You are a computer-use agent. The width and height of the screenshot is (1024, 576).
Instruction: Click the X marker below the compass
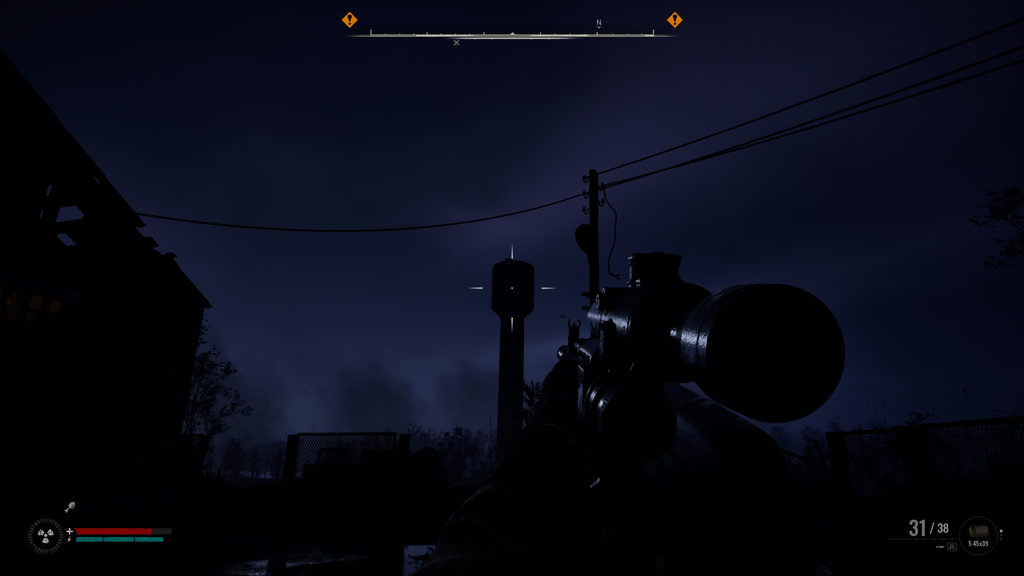(457, 43)
